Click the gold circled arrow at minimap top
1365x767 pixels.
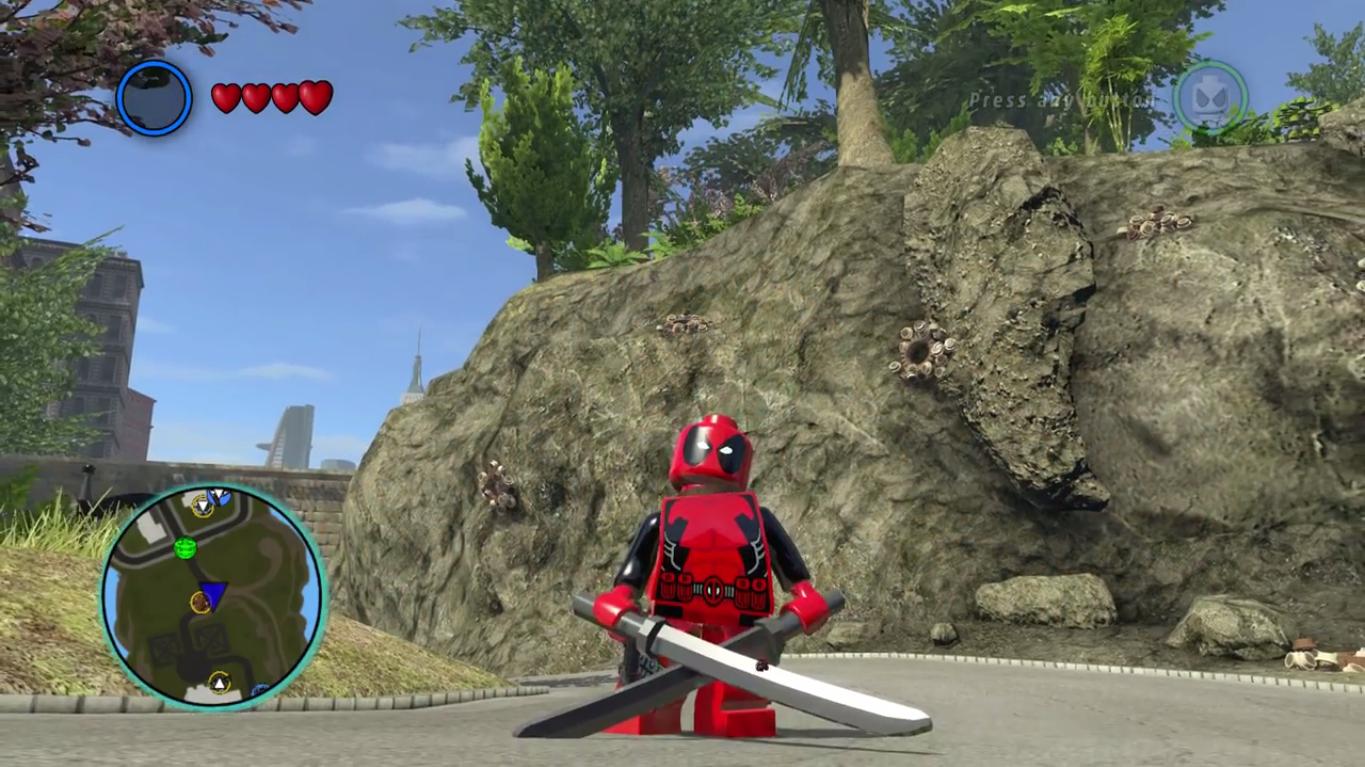click(203, 504)
